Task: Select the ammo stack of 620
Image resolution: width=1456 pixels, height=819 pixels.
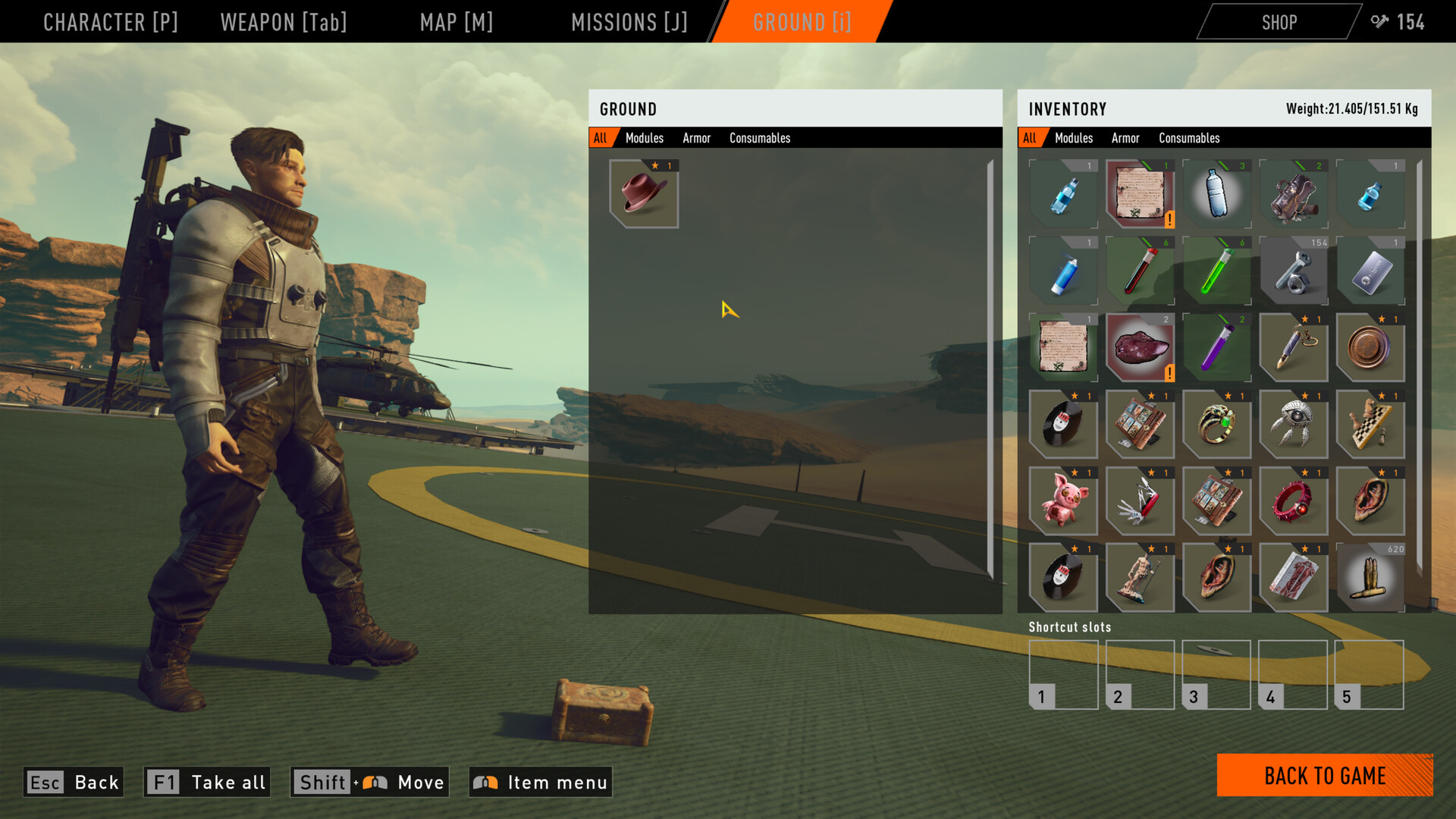Action: 1371,579
